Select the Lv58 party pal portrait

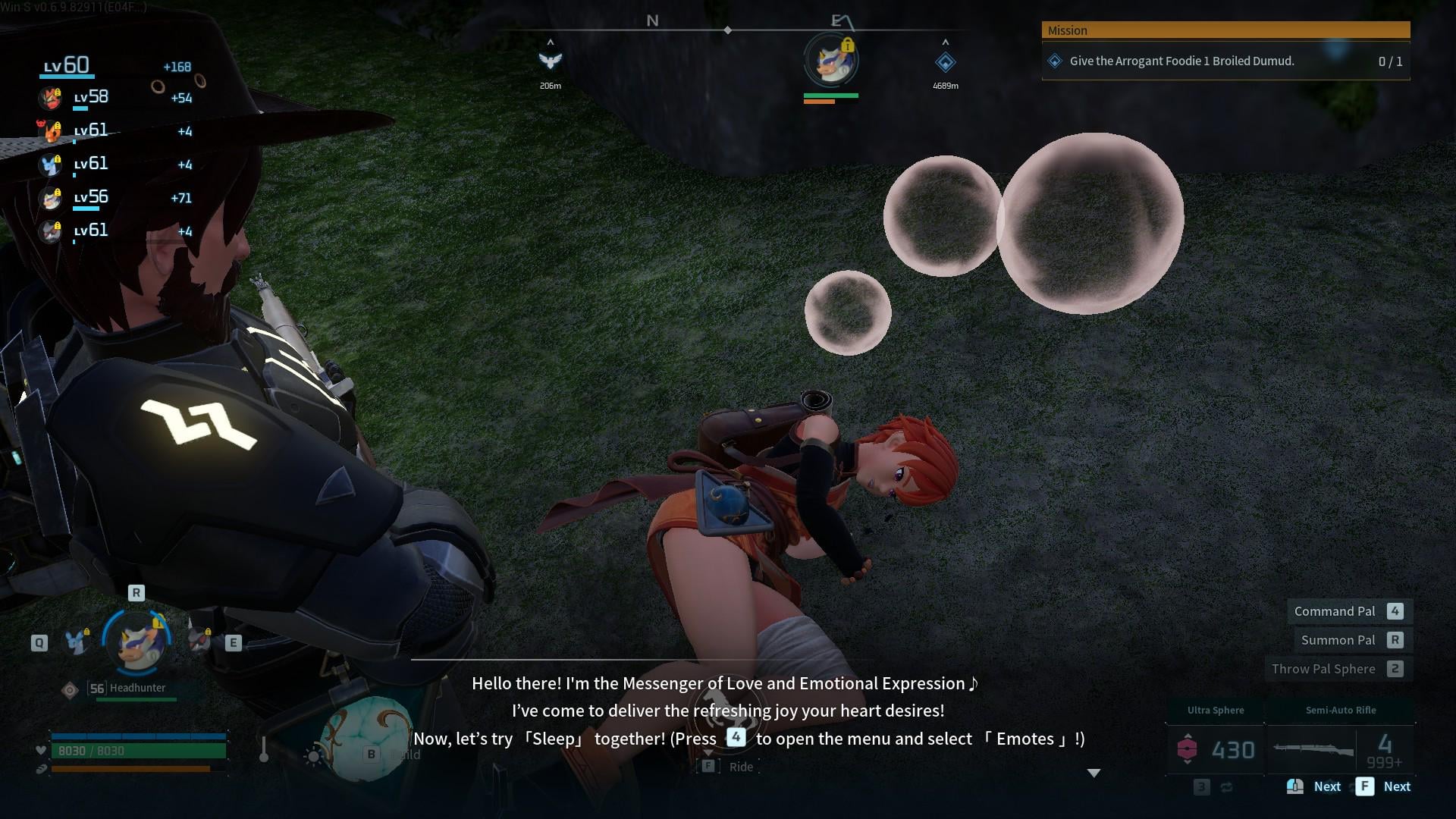pos(50,98)
